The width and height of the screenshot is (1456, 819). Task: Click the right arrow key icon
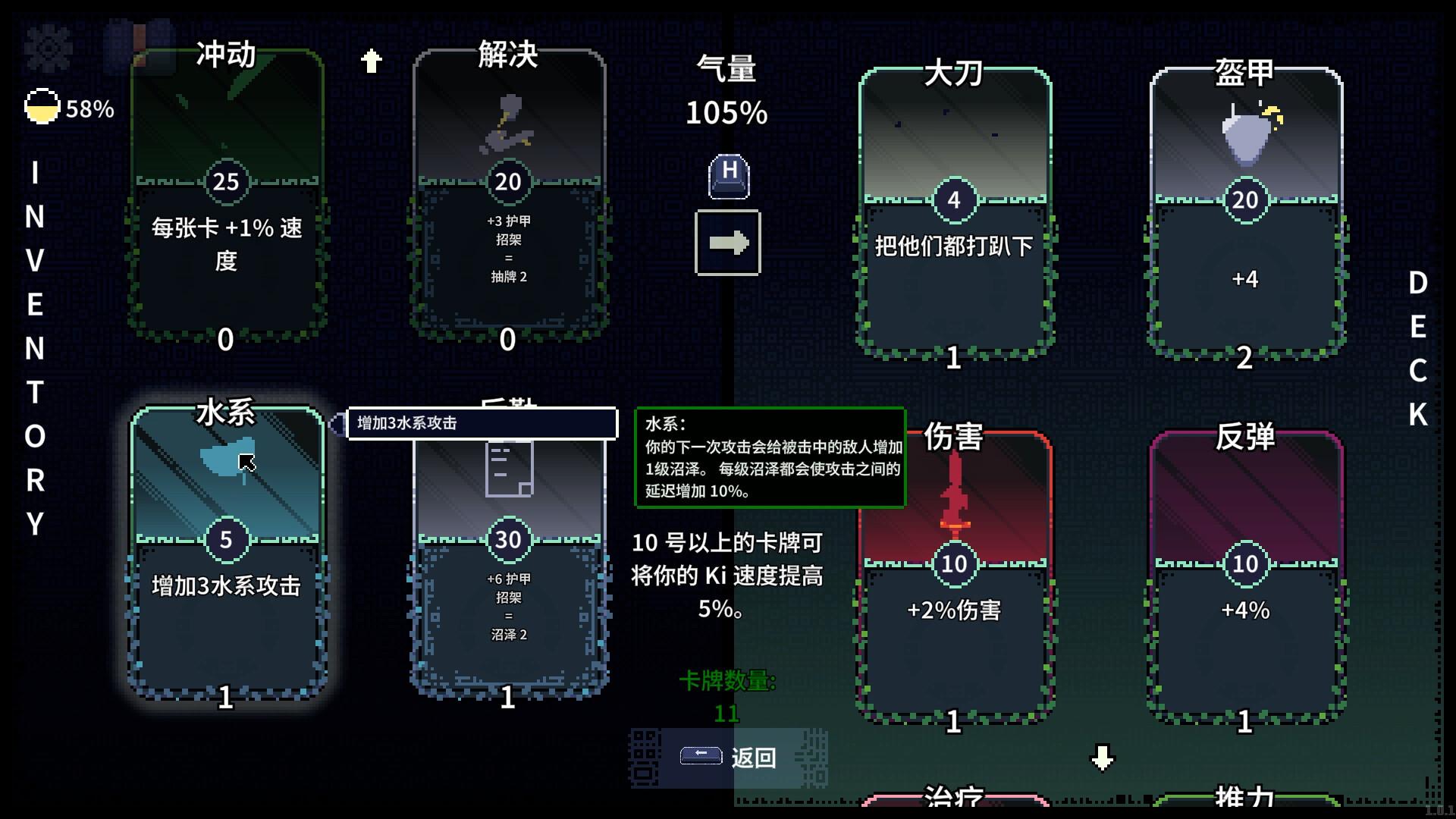pos(726,243)
